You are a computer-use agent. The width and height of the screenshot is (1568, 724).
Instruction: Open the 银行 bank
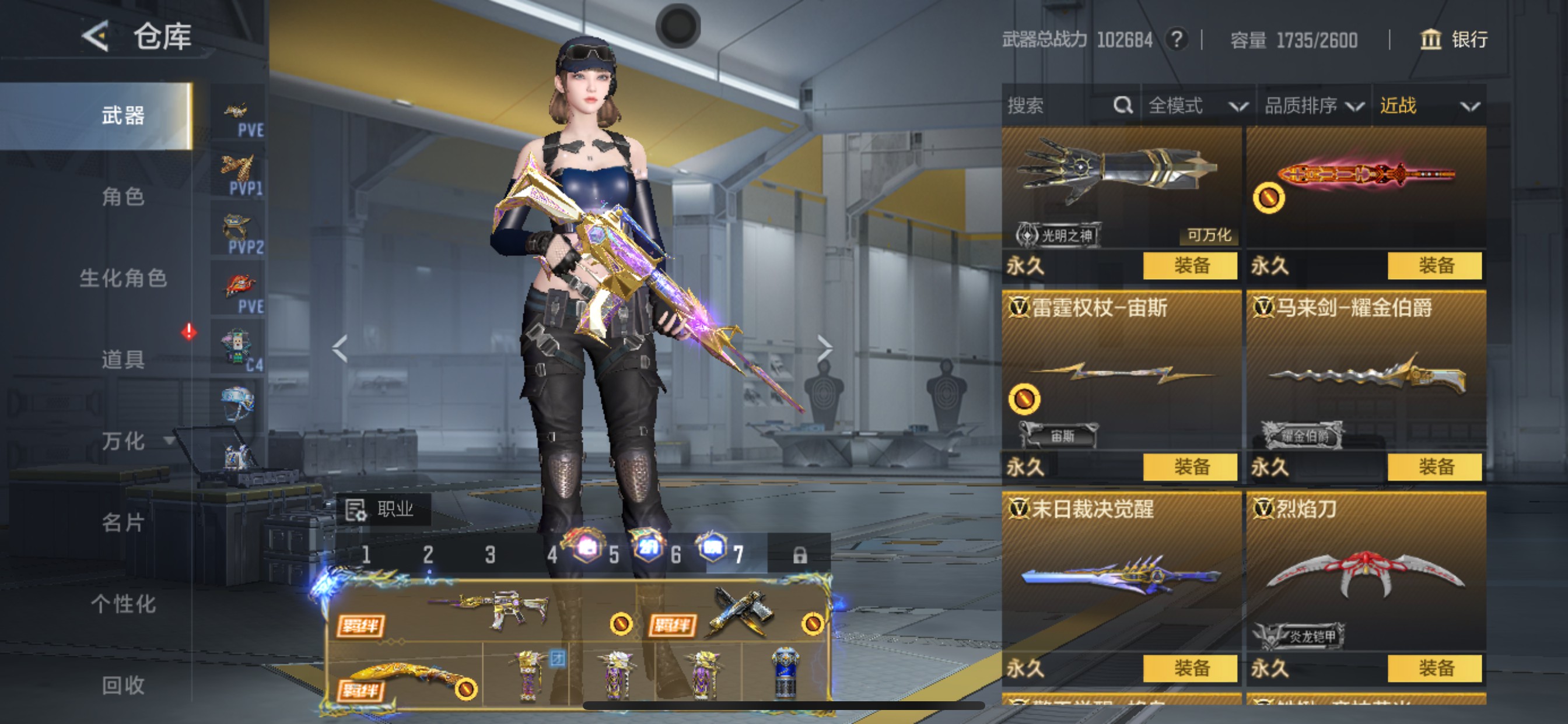tap(1455, 40)
